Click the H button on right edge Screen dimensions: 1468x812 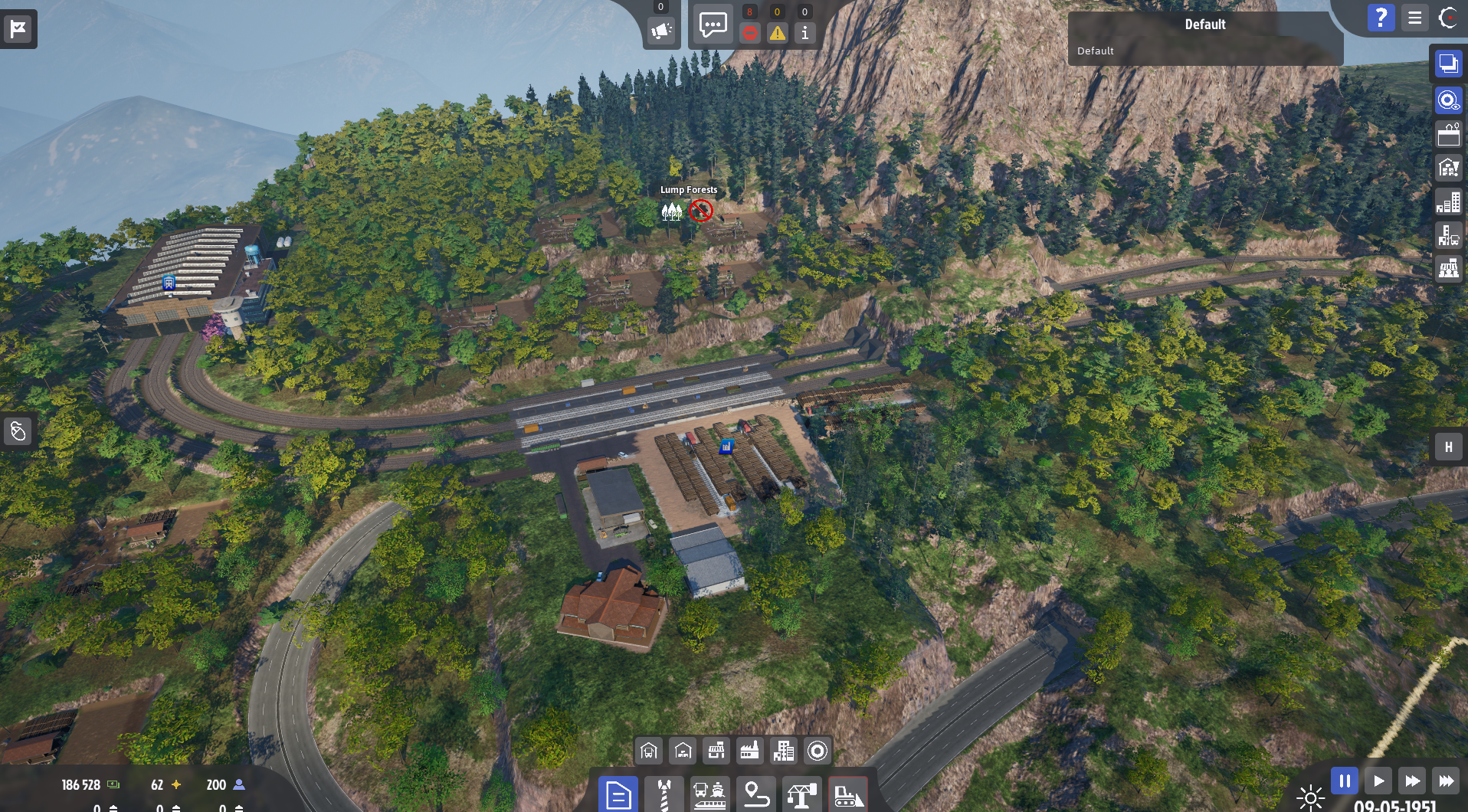tap(1448, 447)
